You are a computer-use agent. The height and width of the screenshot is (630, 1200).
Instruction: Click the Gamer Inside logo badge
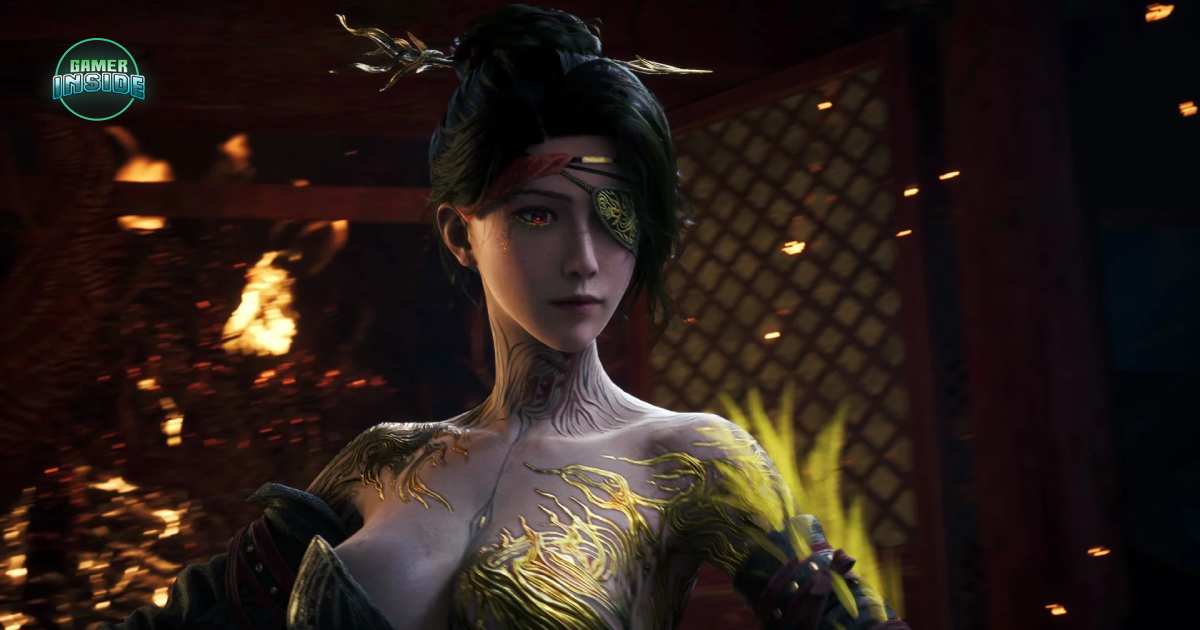coord(98,79)
